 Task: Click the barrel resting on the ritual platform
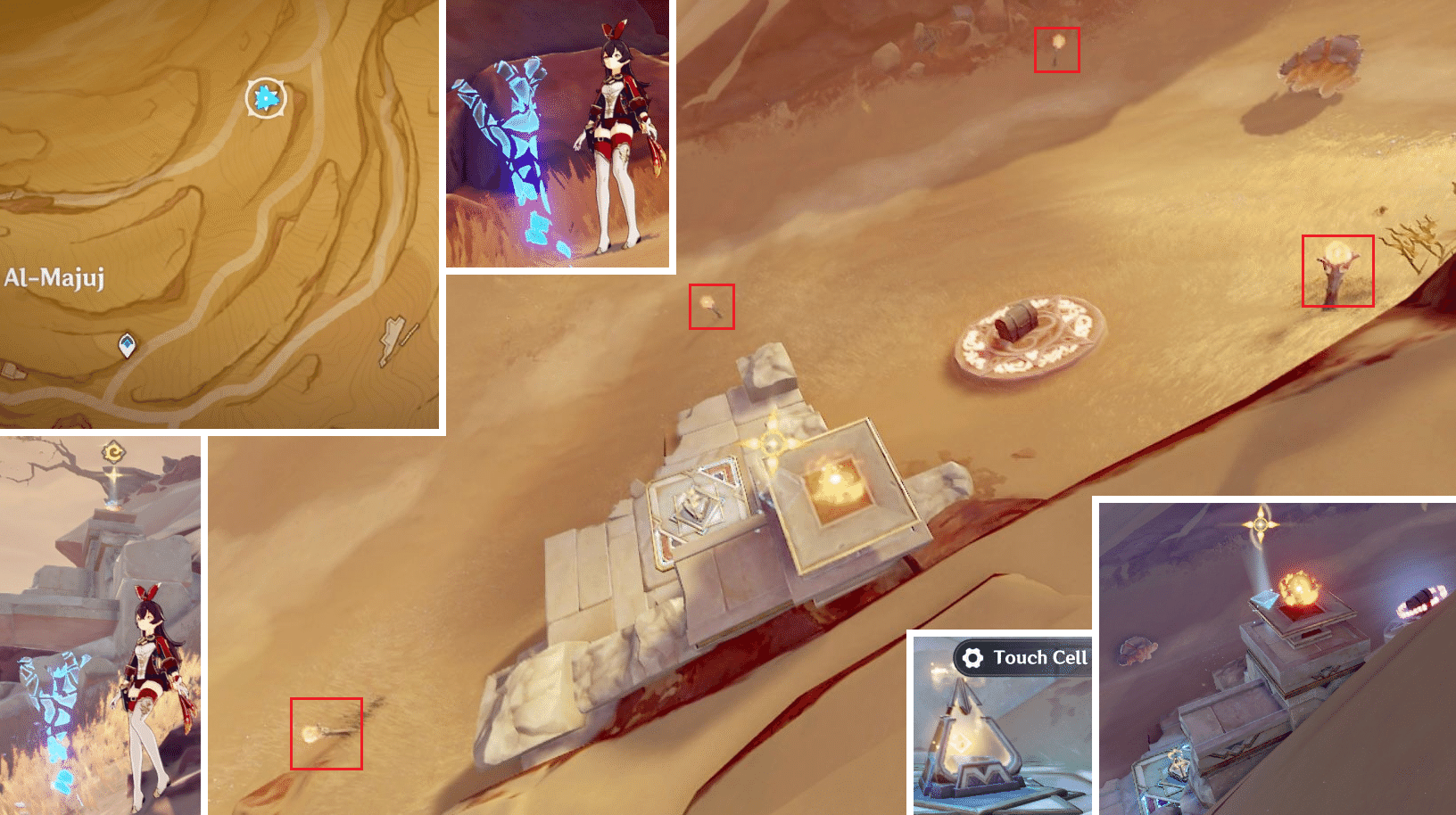[x=1017, y=321]
